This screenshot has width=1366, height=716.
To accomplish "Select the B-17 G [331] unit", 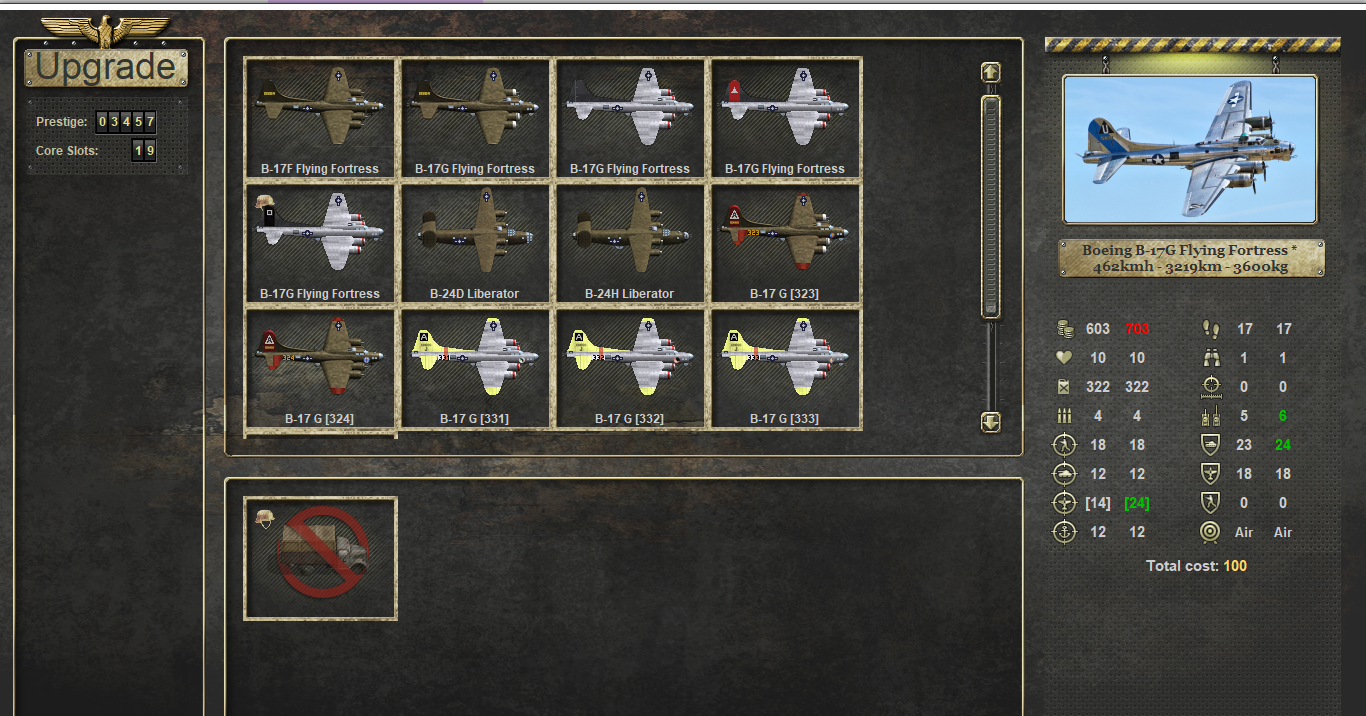I will [475, 367].
